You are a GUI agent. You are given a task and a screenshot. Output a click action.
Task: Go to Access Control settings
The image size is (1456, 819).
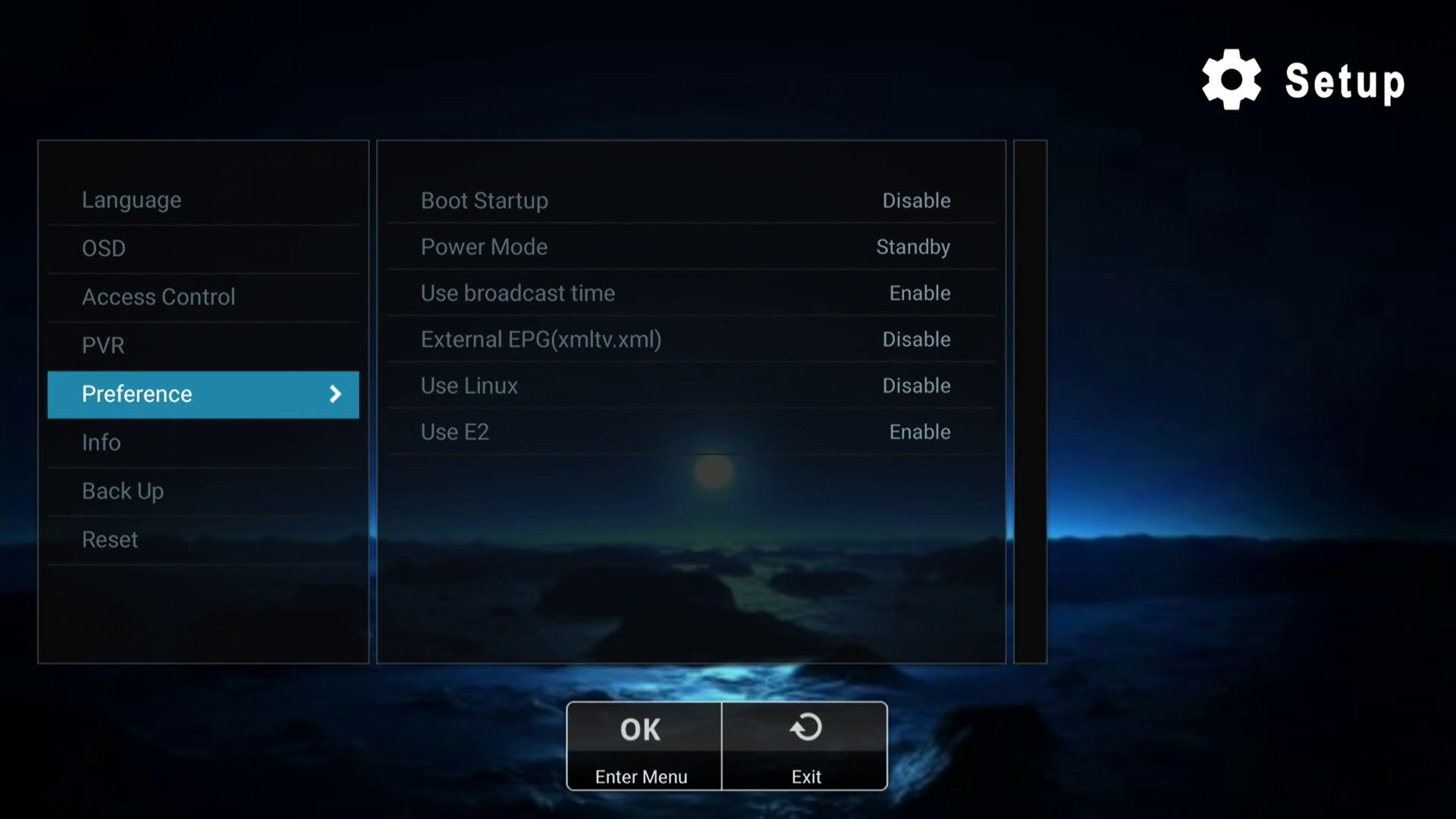tap(202, 297)
